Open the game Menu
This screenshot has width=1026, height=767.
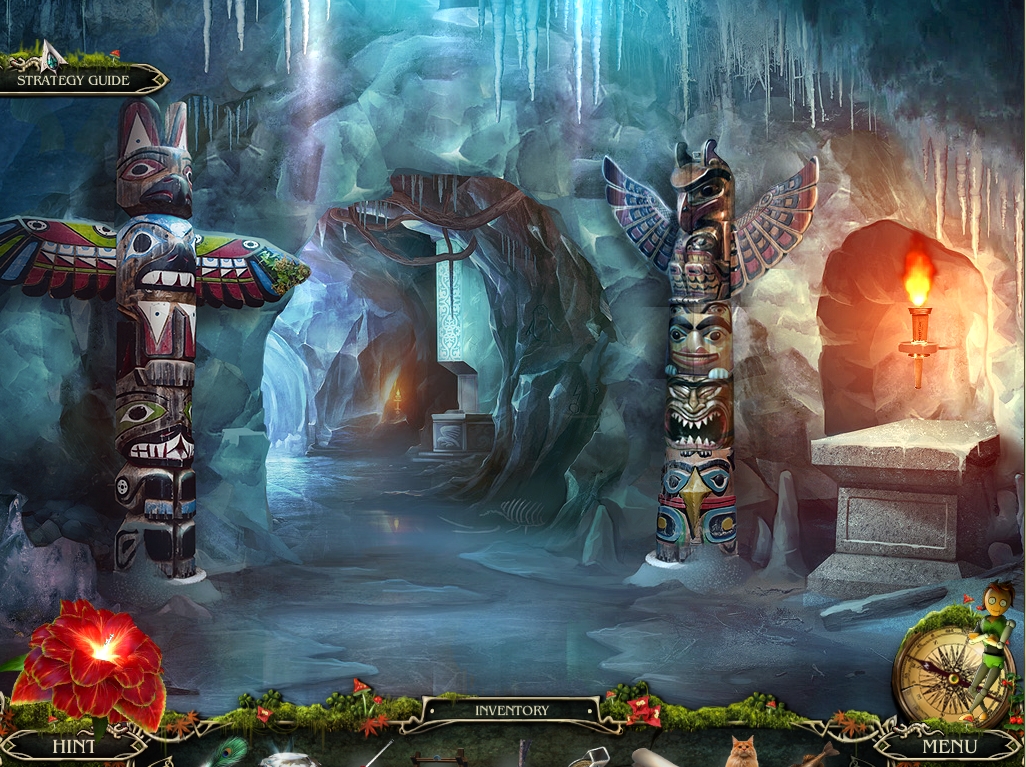tap(948, 746)
